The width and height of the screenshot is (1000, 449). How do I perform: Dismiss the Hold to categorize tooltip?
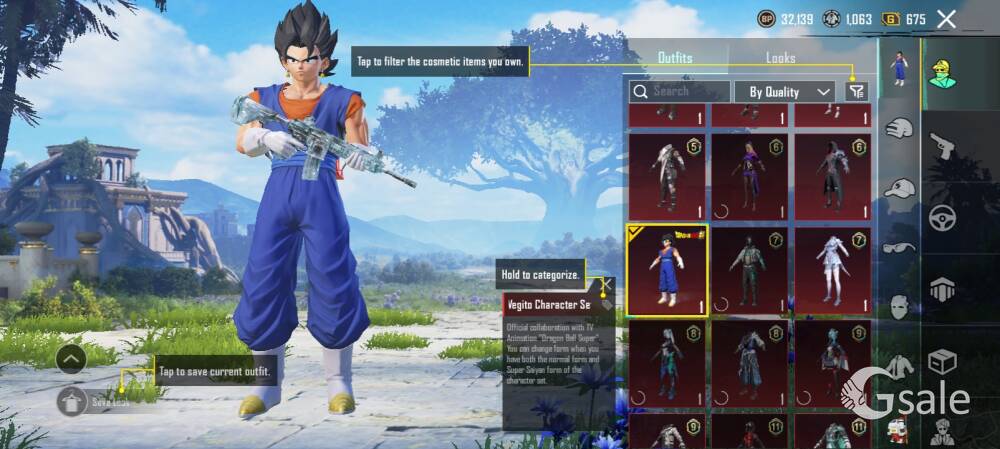605,283
